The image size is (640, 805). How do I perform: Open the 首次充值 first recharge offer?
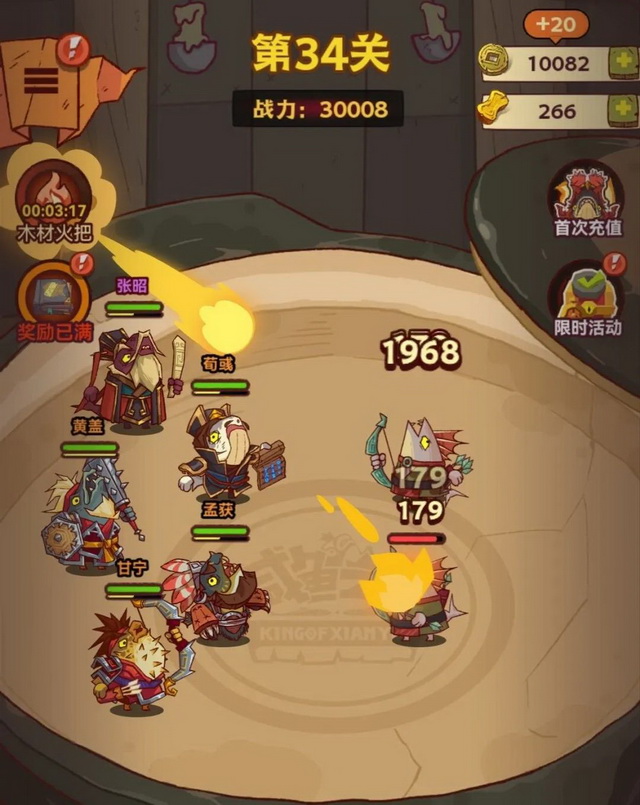[x=587, y=197]
